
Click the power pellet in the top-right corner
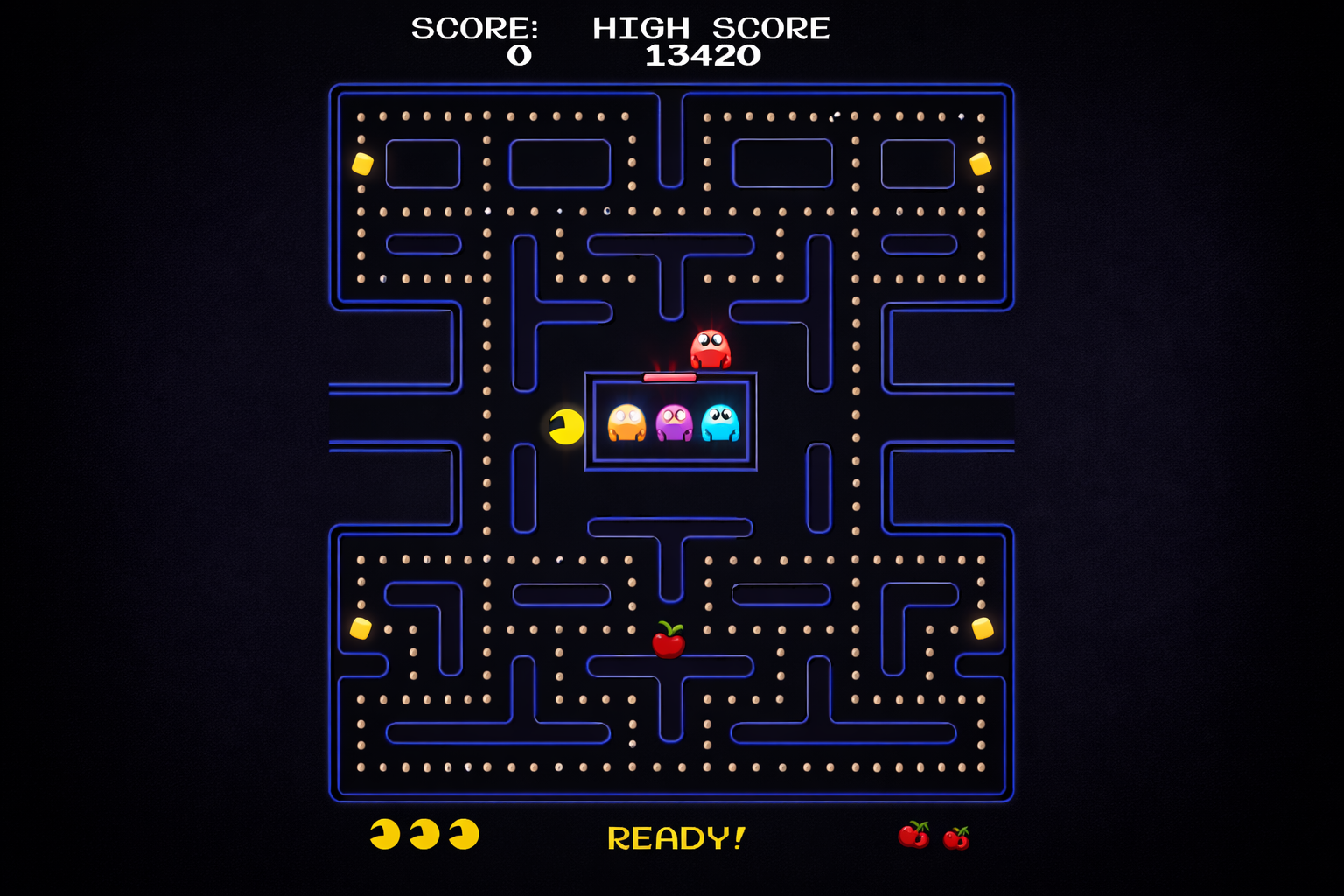[x=979, y=164]
